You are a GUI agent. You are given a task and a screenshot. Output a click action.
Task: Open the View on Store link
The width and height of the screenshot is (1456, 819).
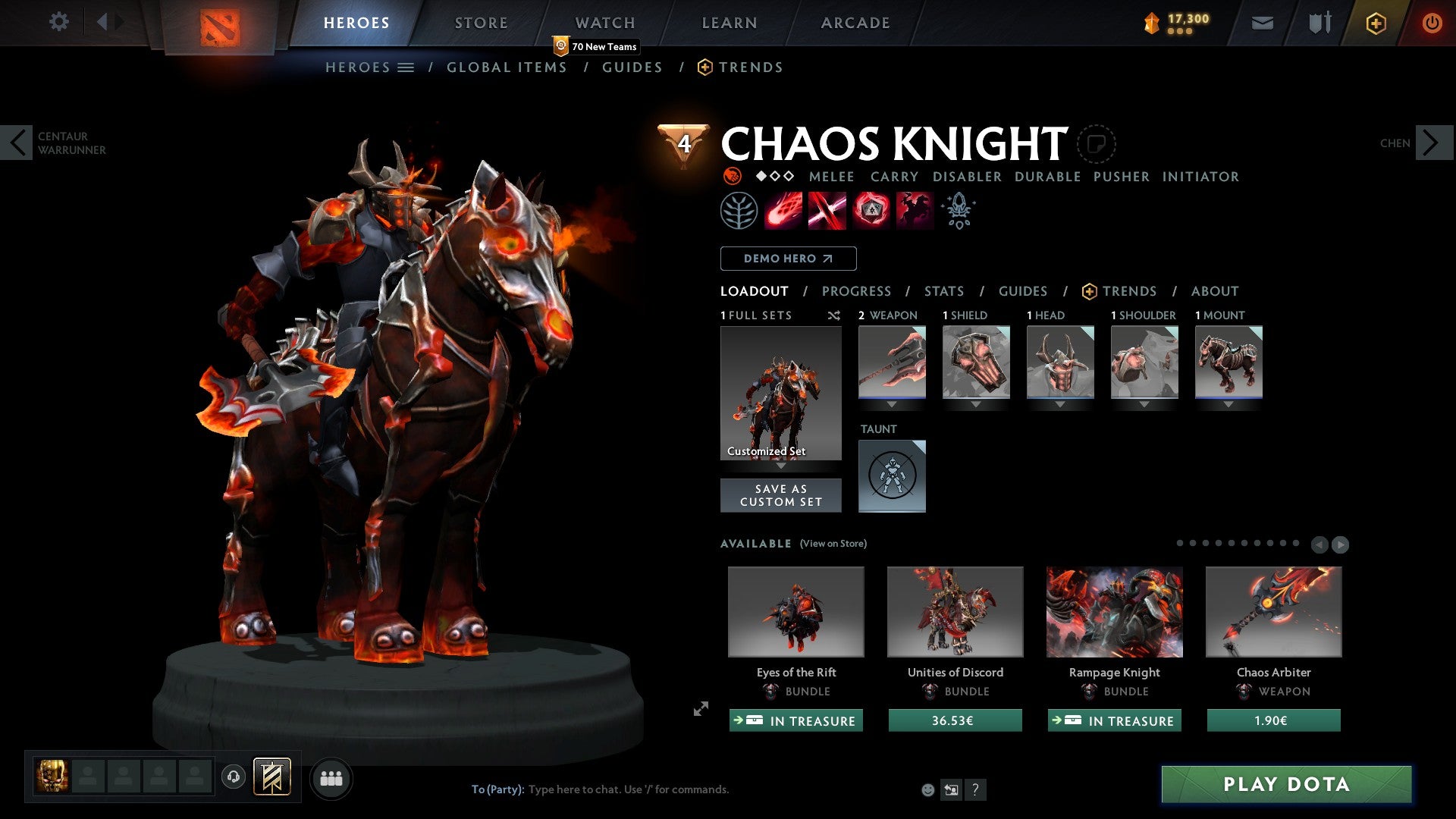(x=833, y=544)
